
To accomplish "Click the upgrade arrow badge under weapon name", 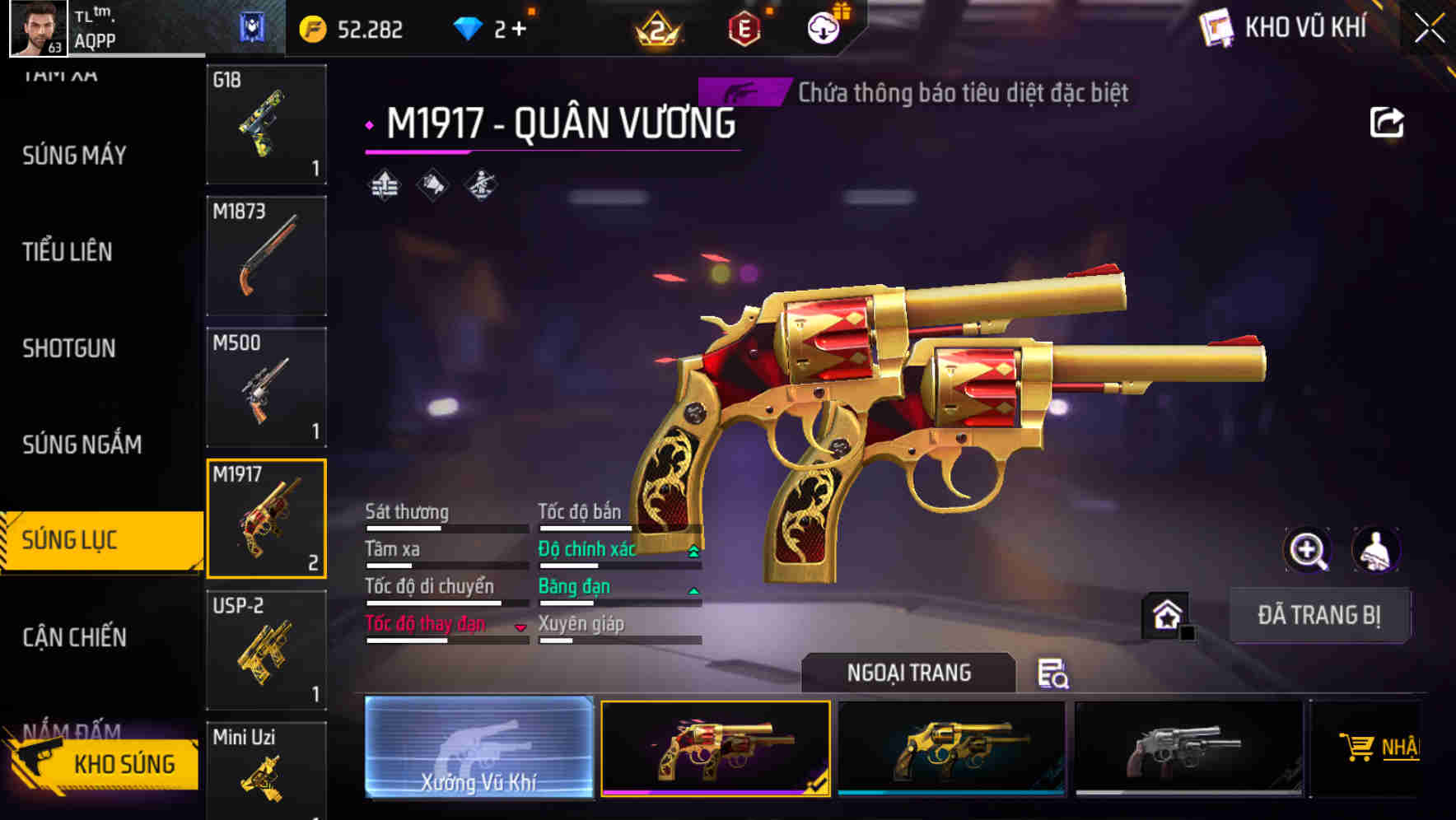I will click(383, 186).
